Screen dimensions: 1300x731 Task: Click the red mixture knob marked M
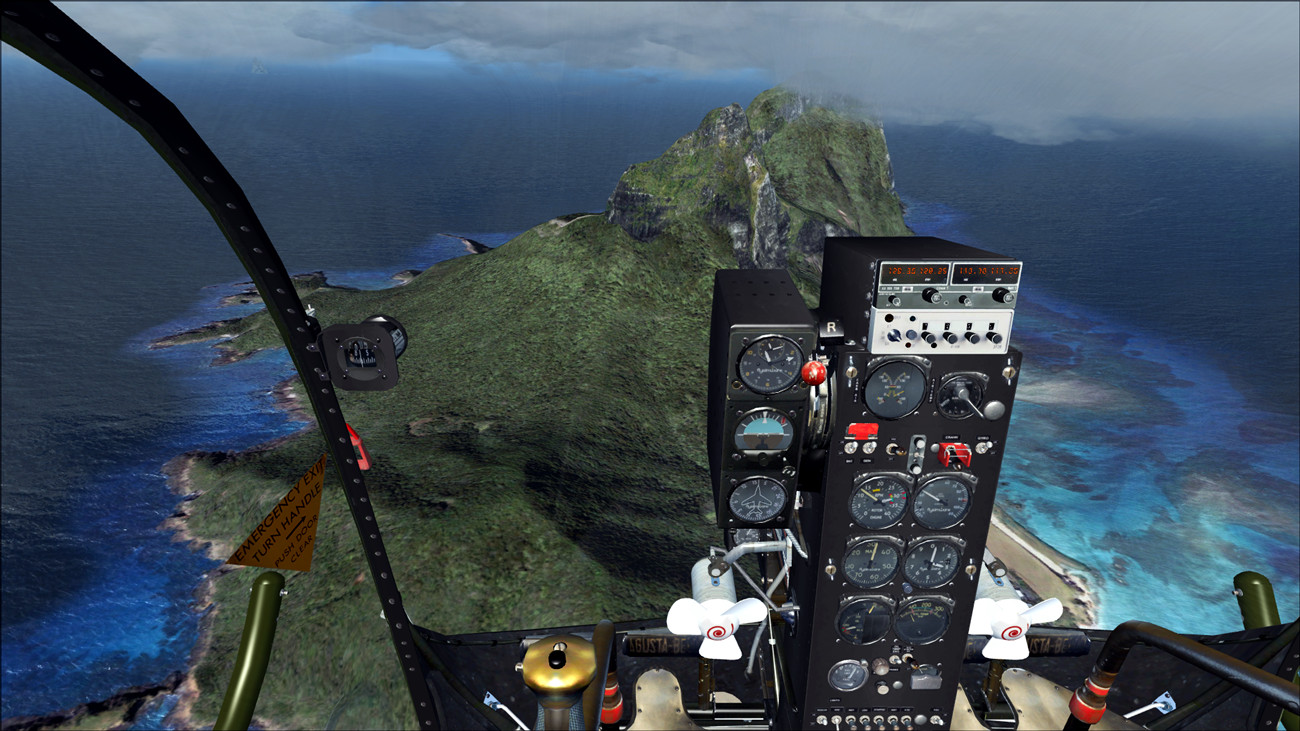814,373
